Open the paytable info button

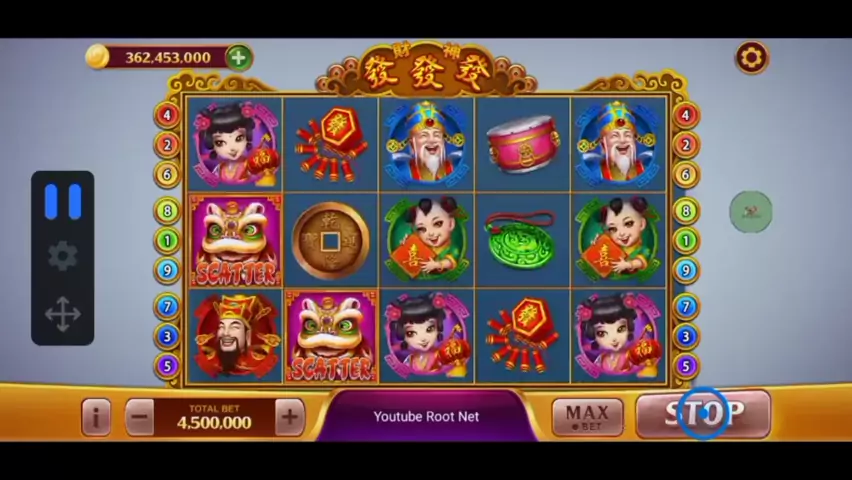coord(96,416)
